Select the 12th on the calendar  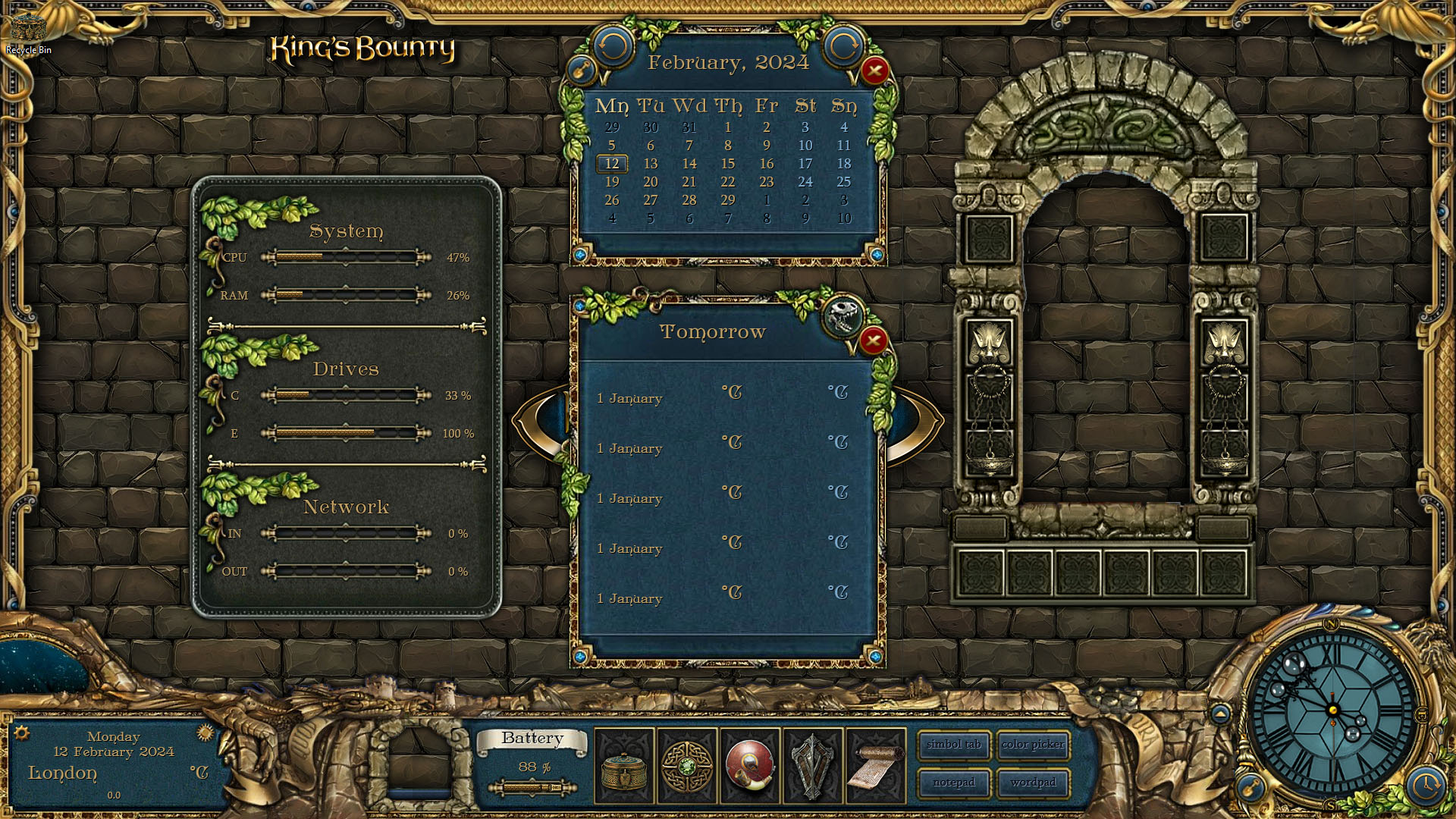click(x=612, y=164)
